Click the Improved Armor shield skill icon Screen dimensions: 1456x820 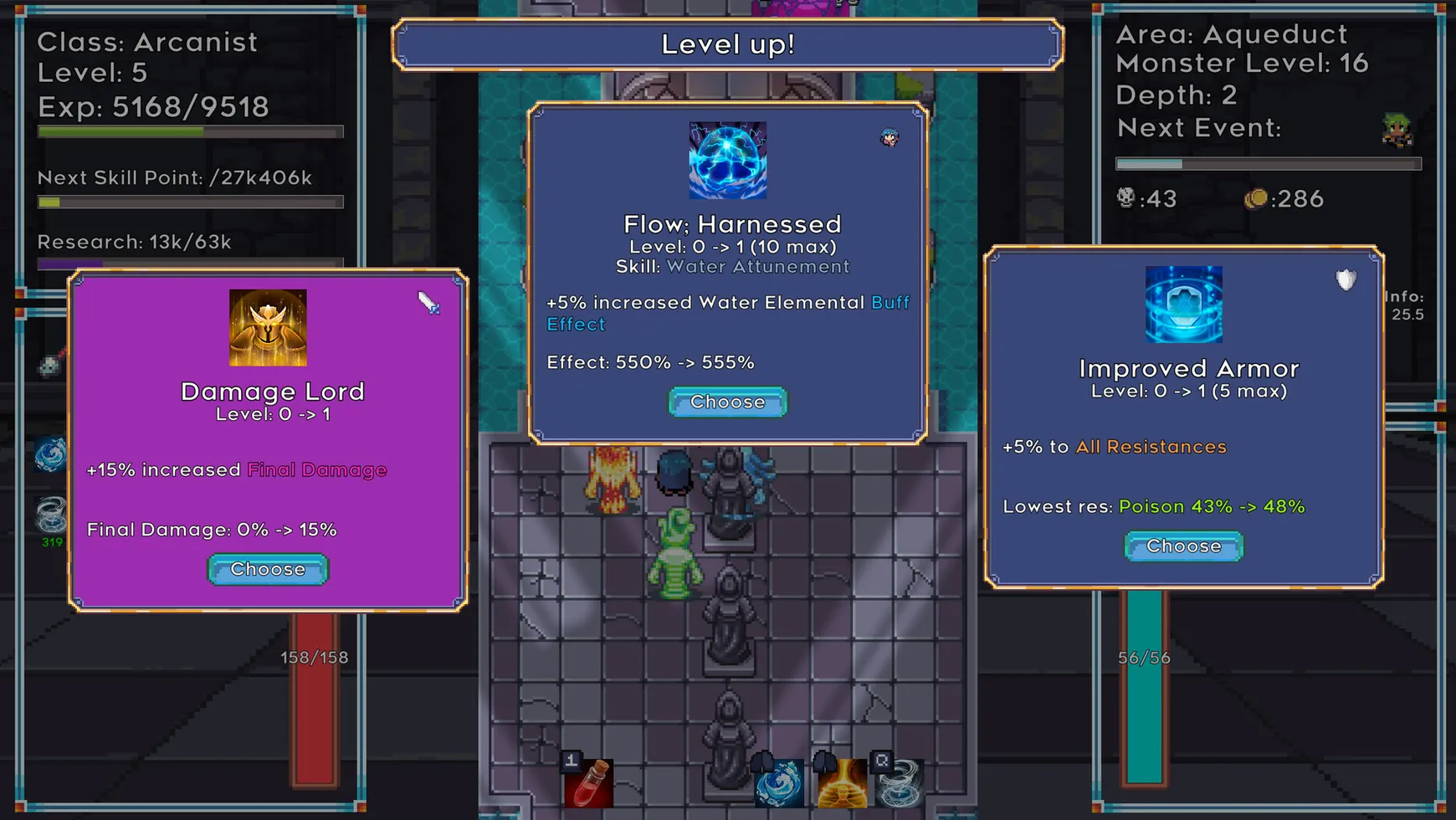pos(1184,305)
